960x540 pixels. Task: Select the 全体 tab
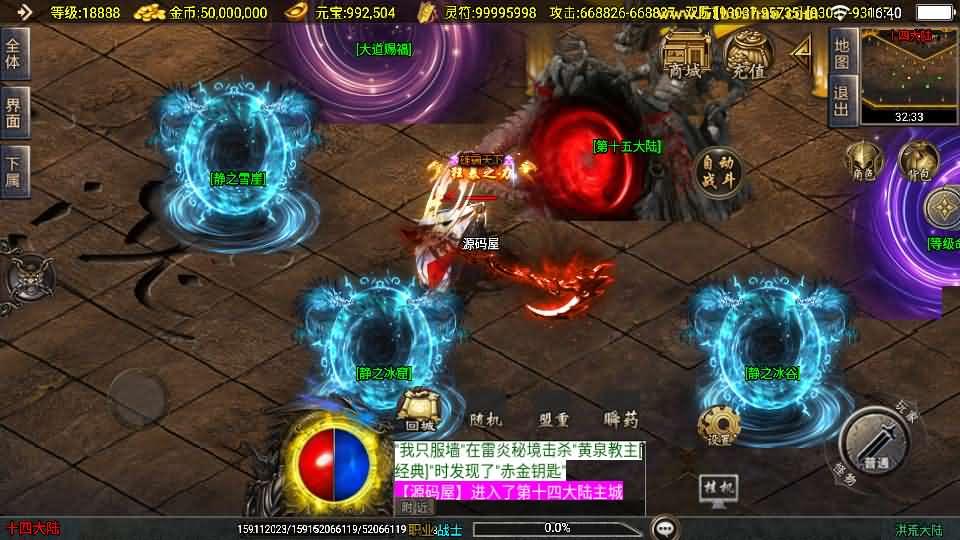coord(13,52)
